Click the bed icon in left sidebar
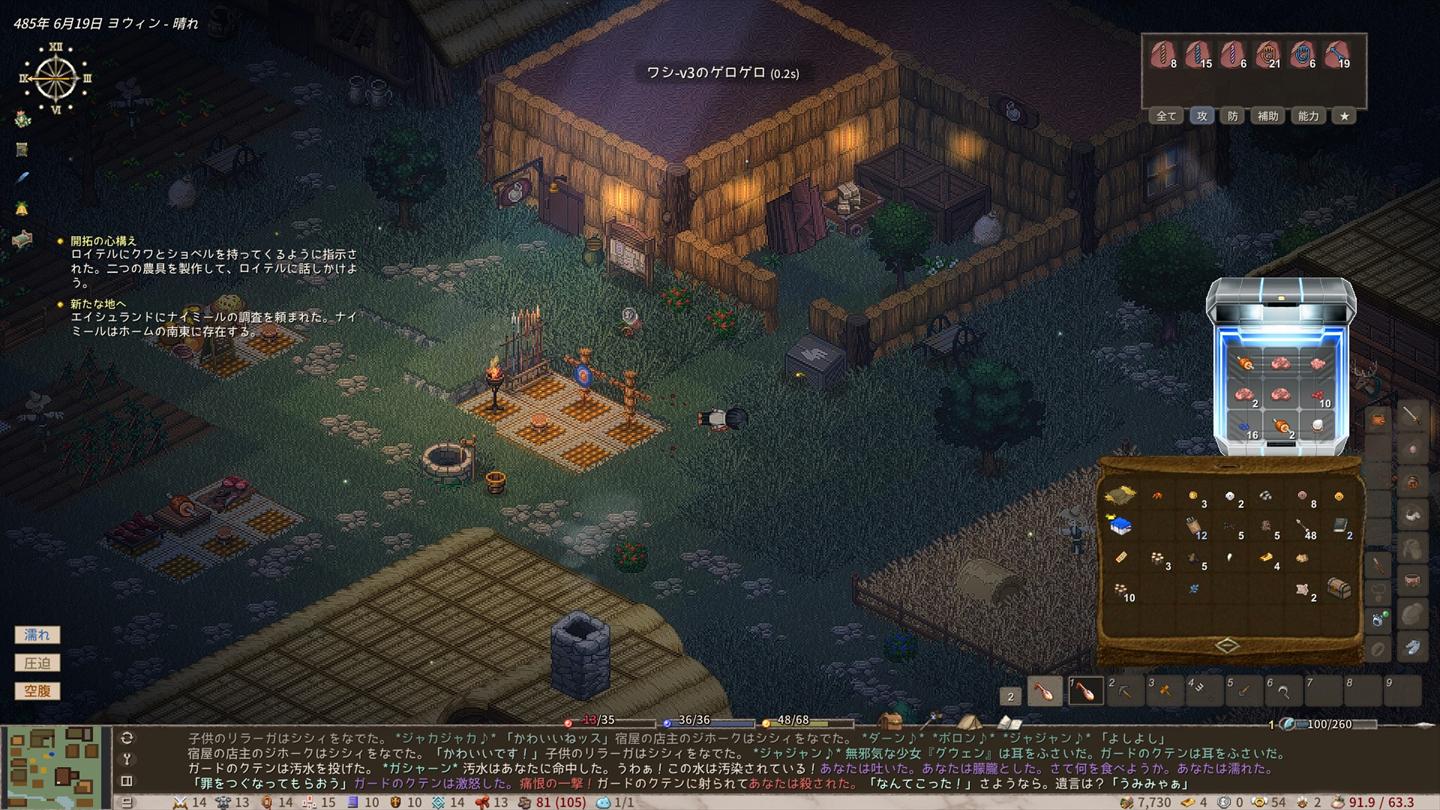This screenshot has width=1440, height=810. point(22,239)
